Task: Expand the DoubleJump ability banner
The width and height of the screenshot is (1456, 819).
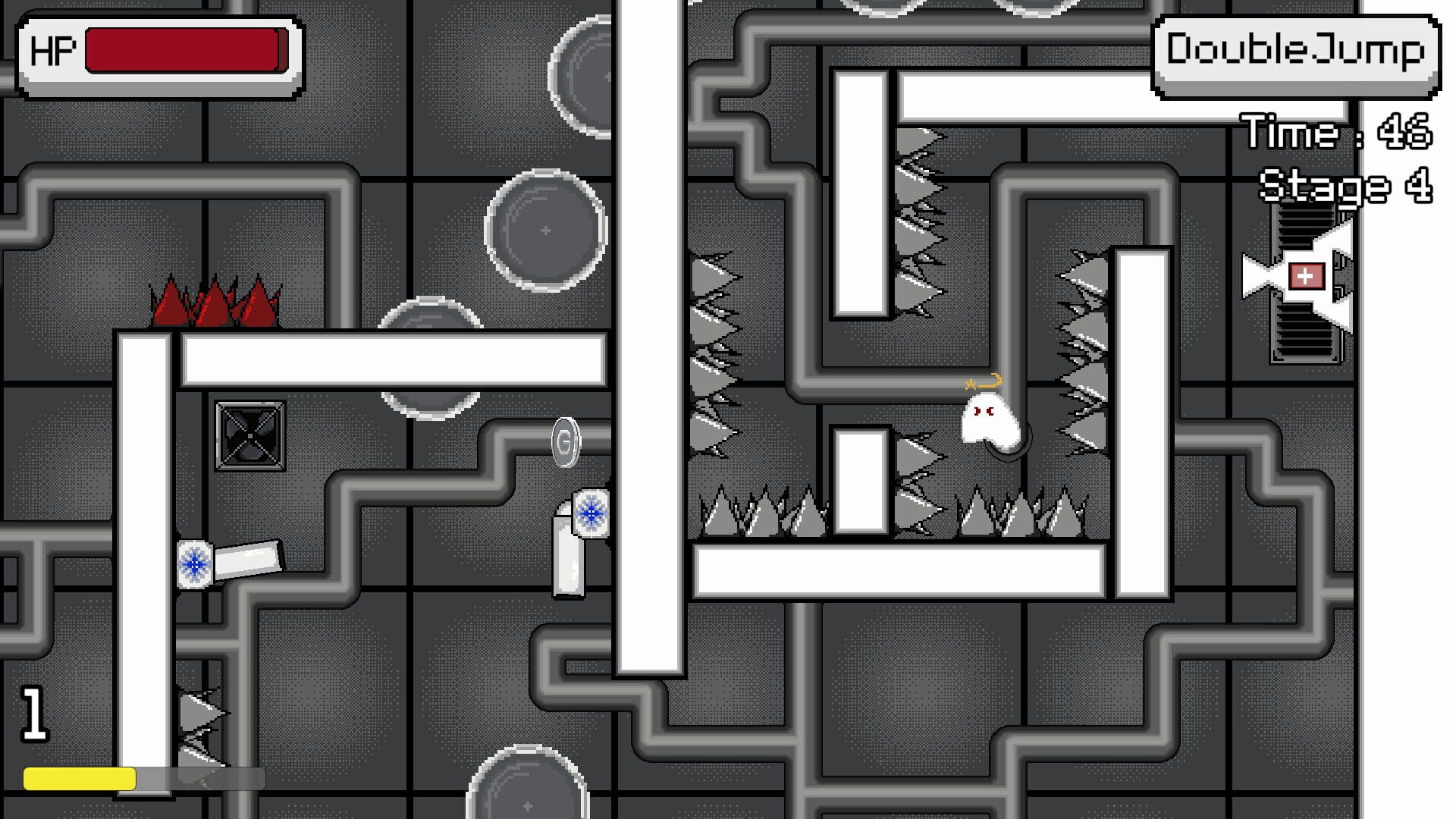Action: click(x=1291, y=50)
